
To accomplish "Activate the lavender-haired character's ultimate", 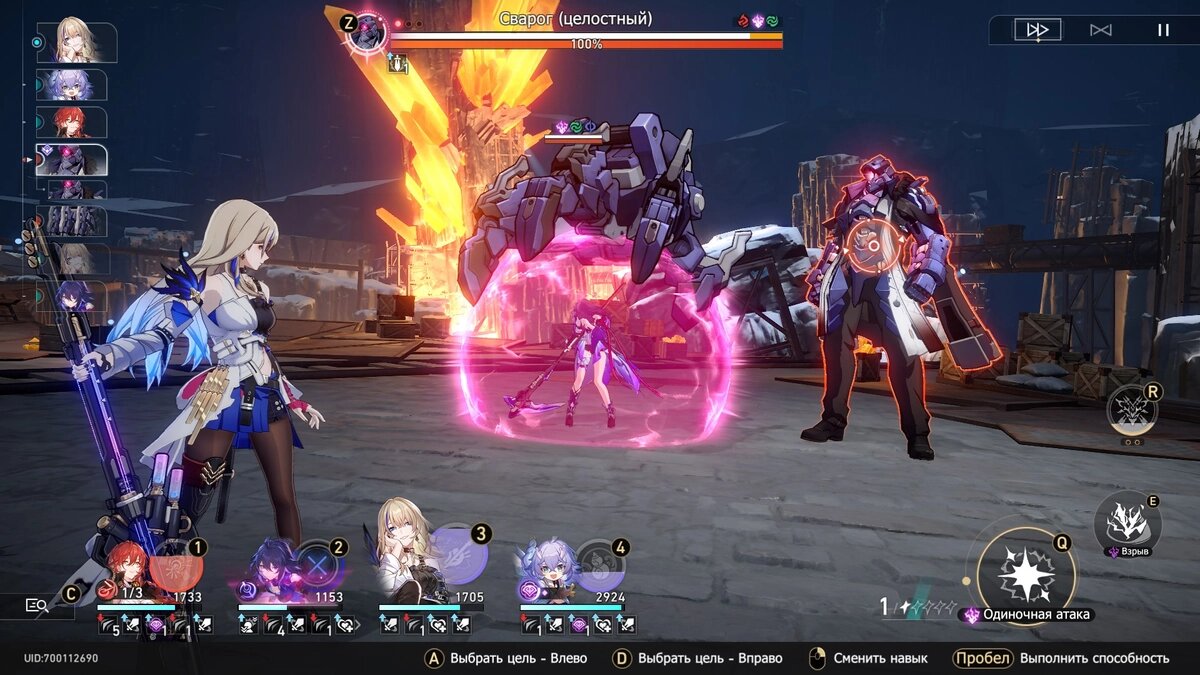I will 600,567.
